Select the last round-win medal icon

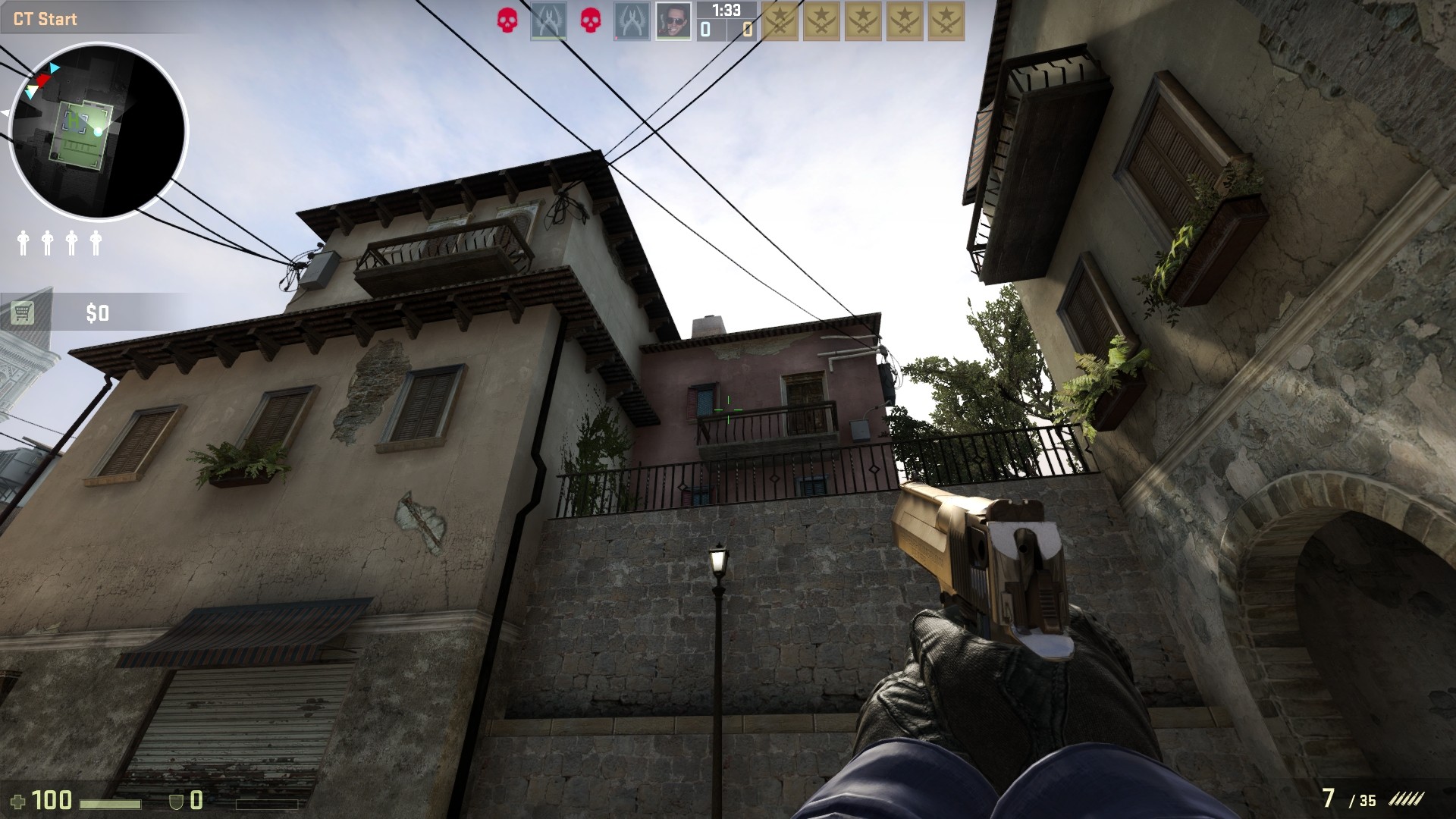pos(946,20)
